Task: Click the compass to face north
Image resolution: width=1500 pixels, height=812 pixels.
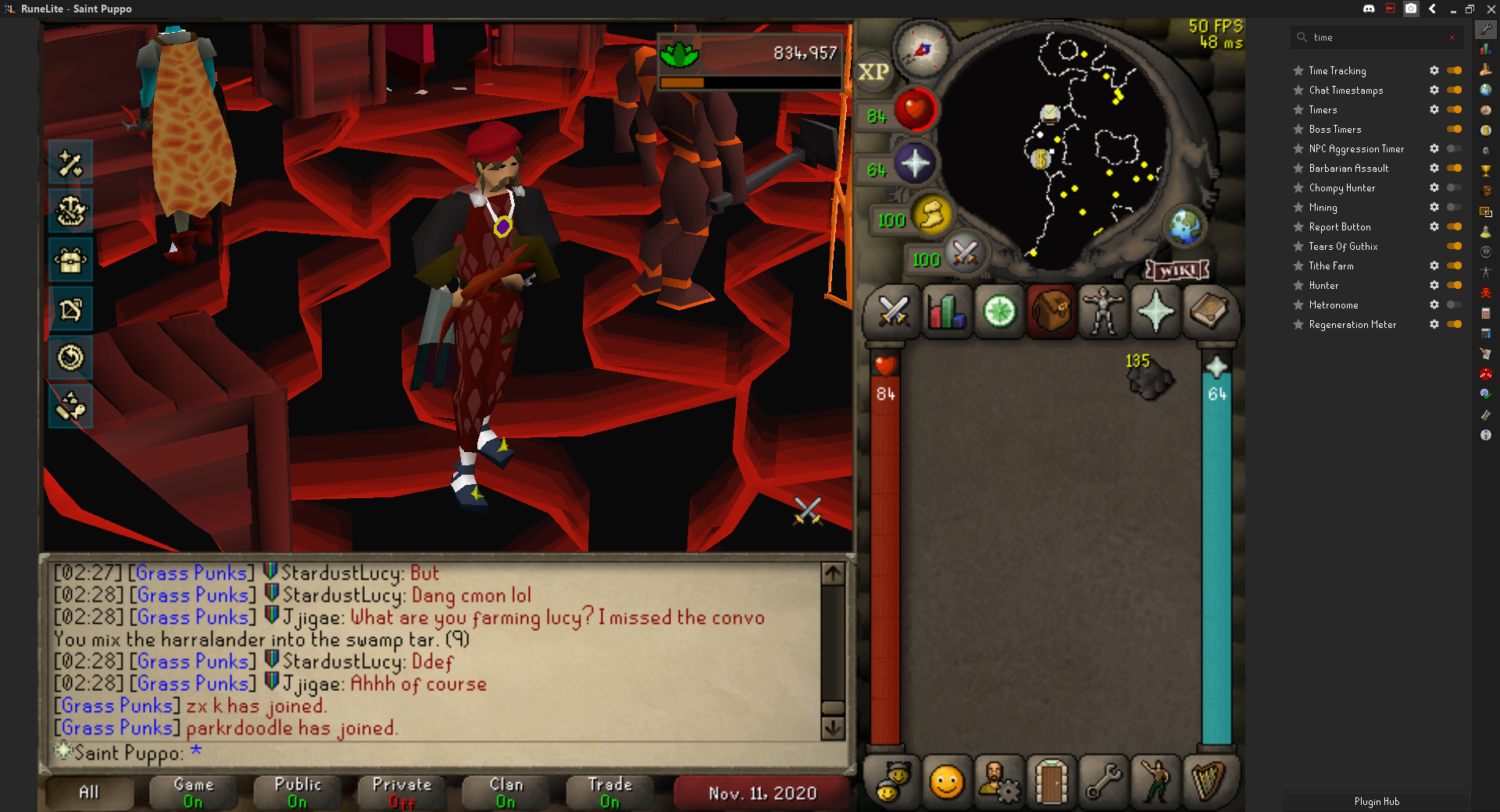Action: point(922,50)
